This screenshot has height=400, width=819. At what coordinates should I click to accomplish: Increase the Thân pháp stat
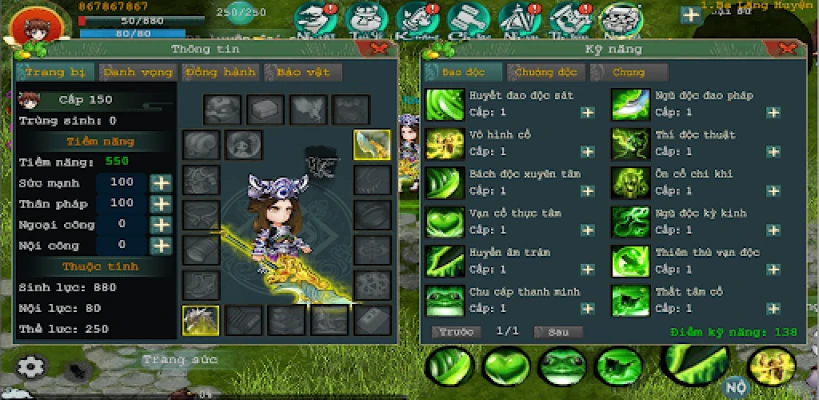coord(160,204)
